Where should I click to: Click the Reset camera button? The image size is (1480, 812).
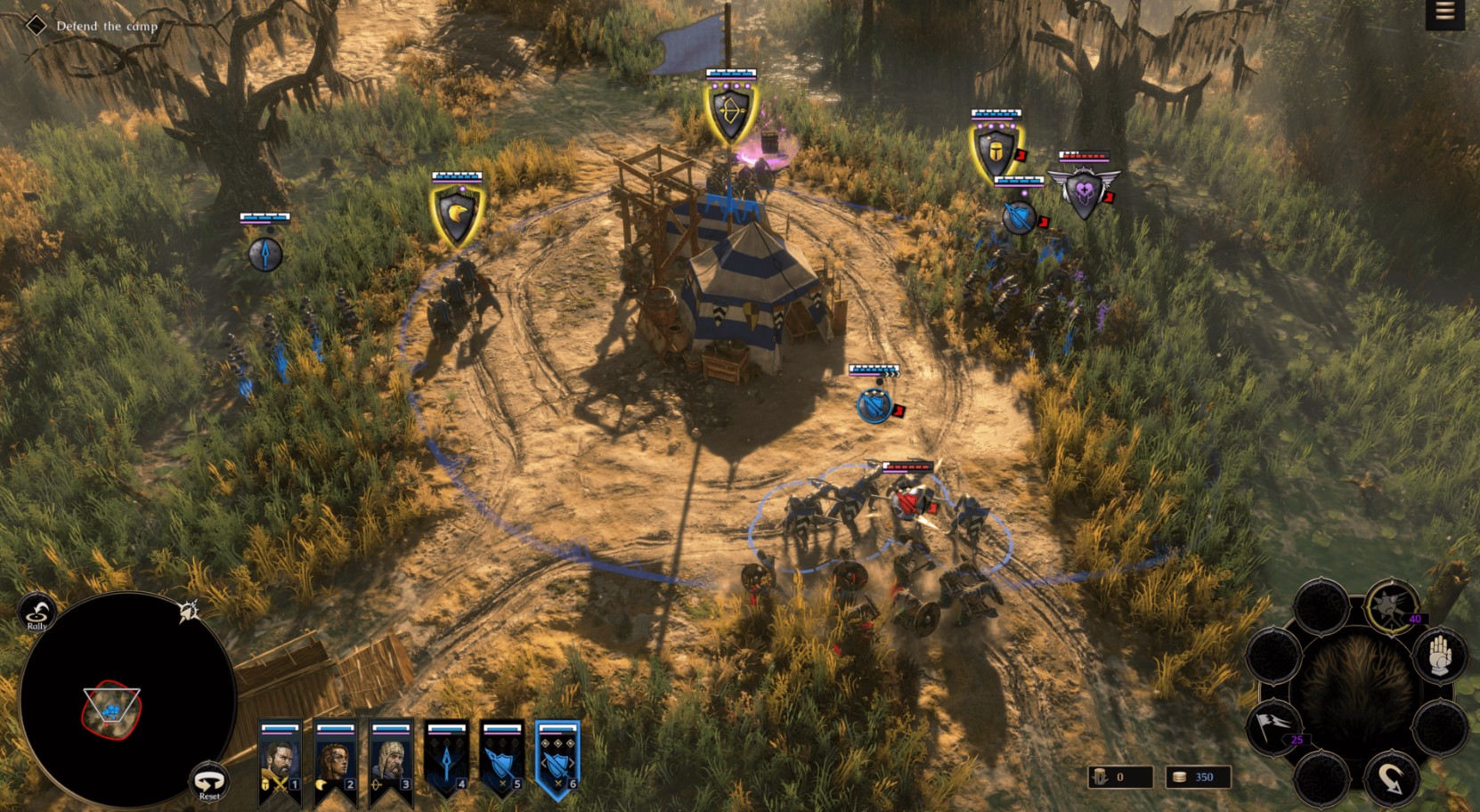(208, 782)
